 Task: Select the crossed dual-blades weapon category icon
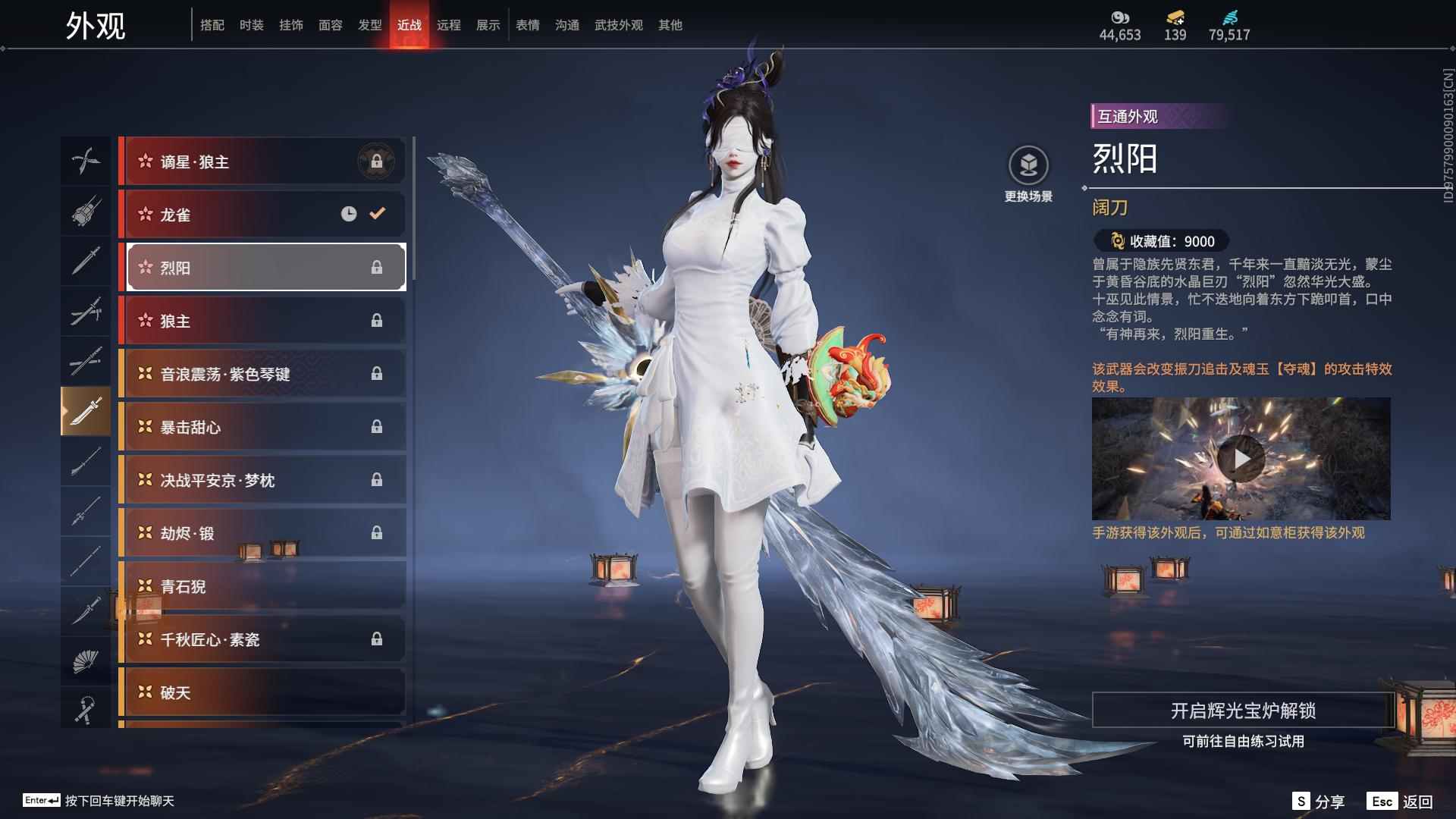(x=86, y=161)
